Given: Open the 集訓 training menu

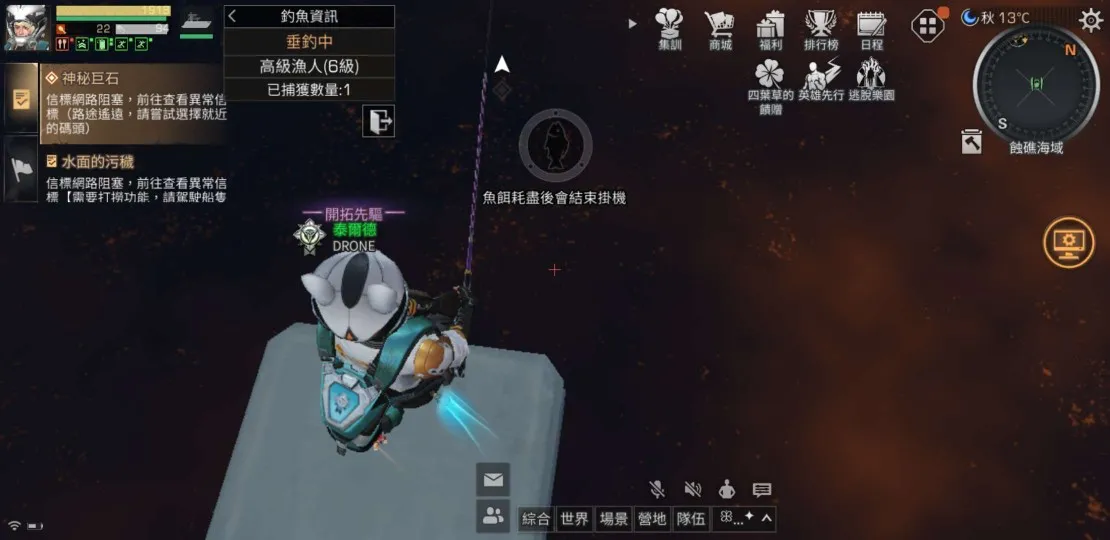Looking at the screenshot, I should pos(669,28).
